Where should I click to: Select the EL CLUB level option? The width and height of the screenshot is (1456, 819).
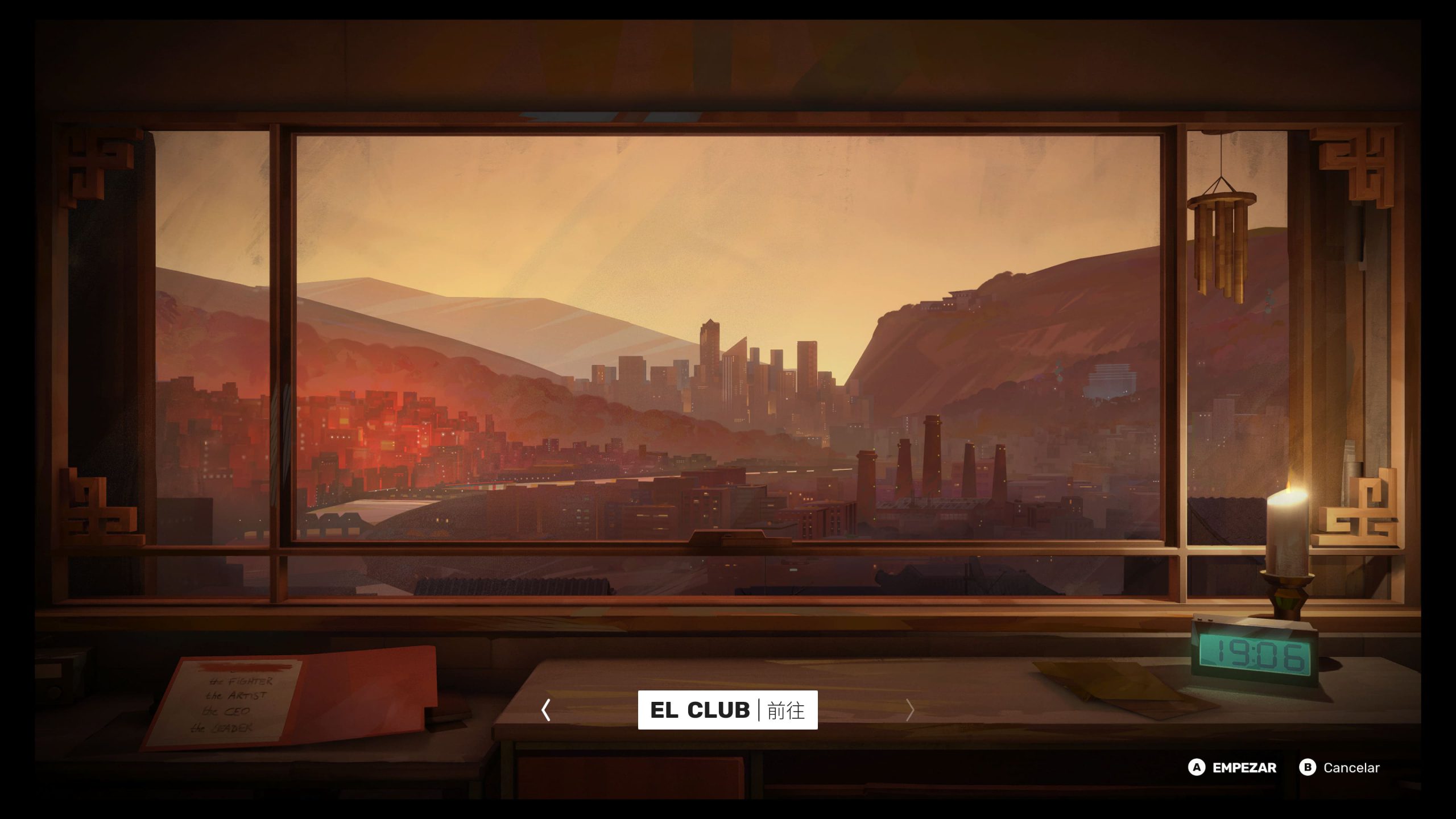(x=727, y=710)
